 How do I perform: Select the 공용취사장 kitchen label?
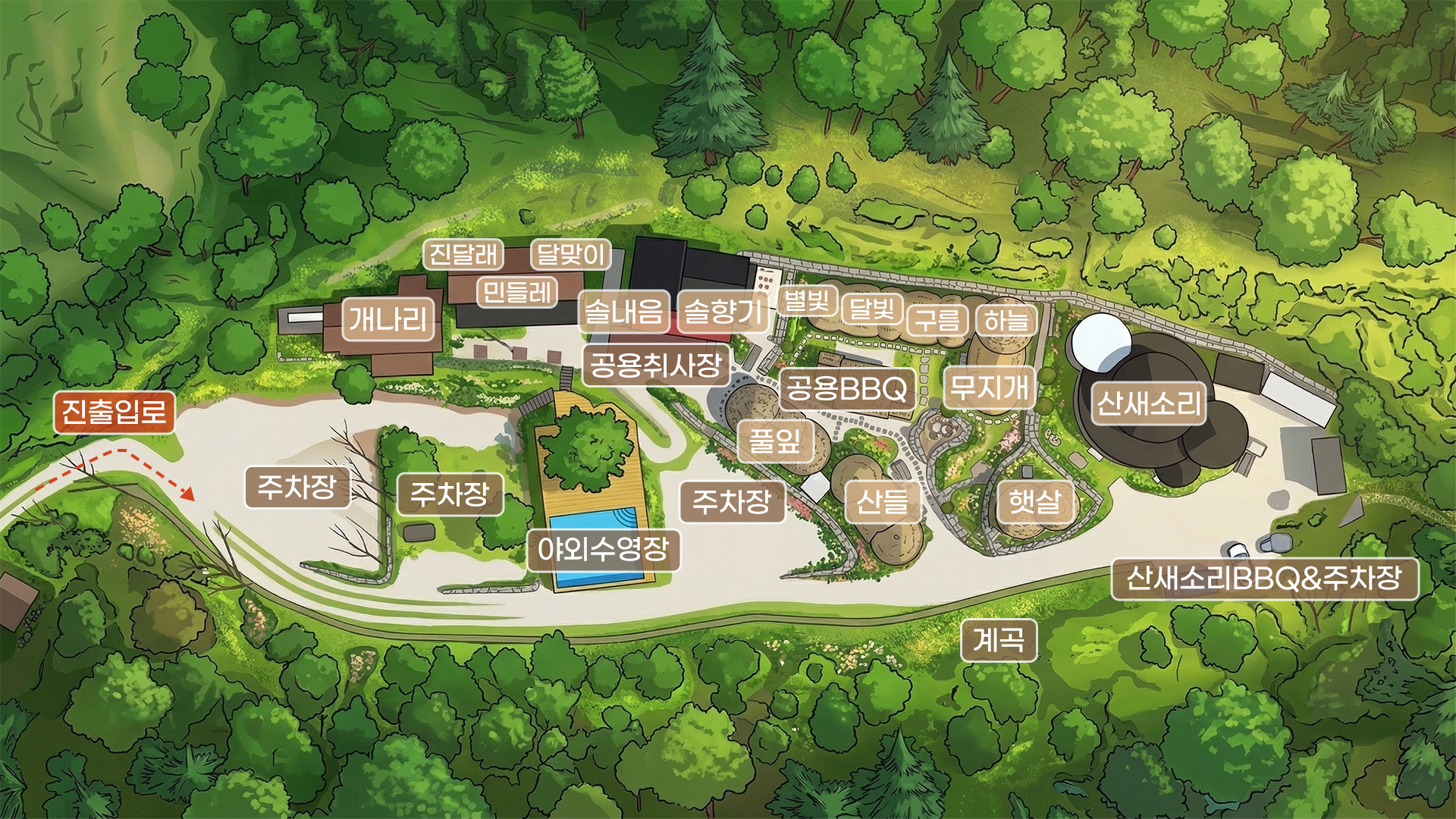point(656,366)
